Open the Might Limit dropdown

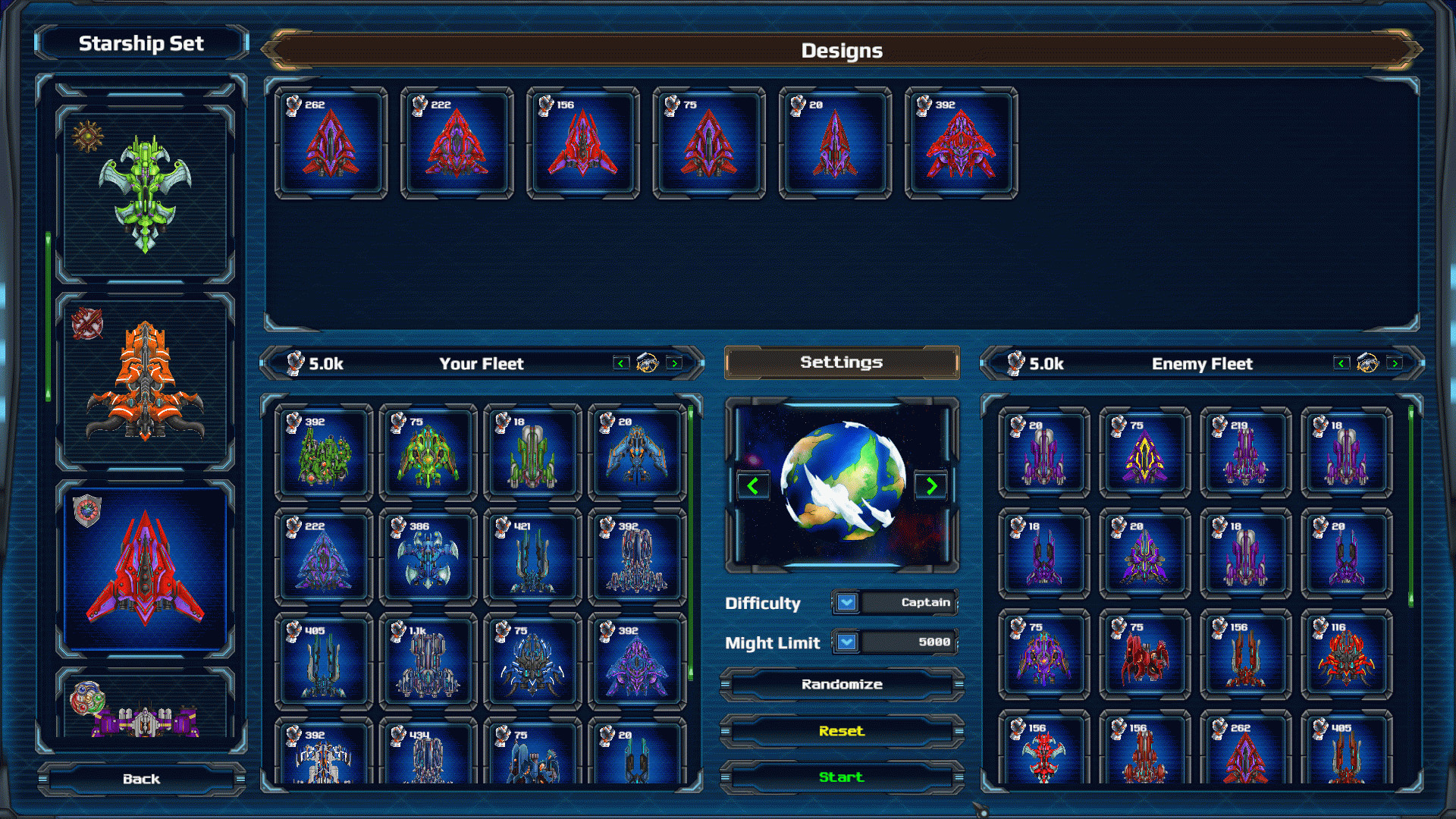pos(847,642)
